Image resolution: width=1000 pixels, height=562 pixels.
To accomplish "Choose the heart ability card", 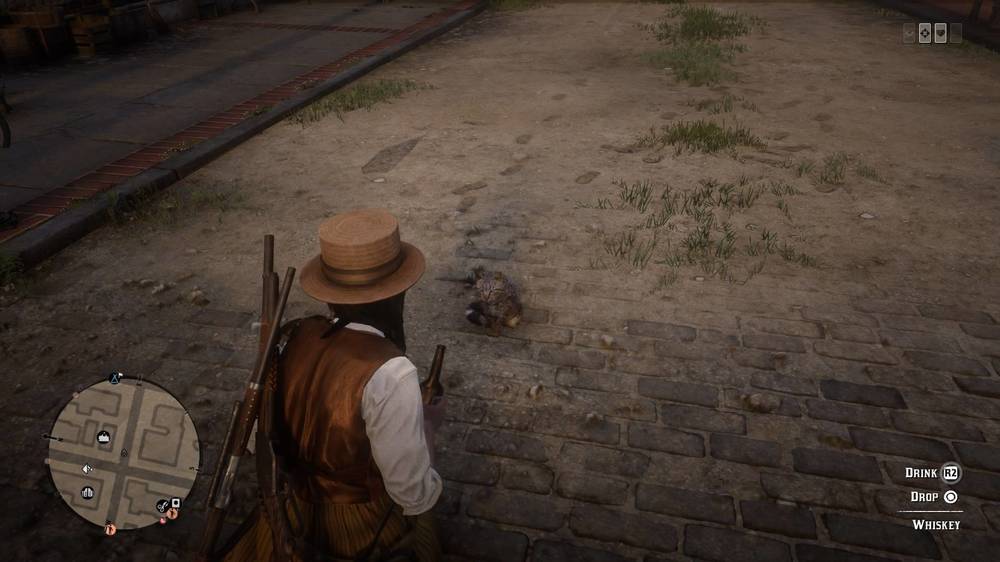I will (940, 33).
